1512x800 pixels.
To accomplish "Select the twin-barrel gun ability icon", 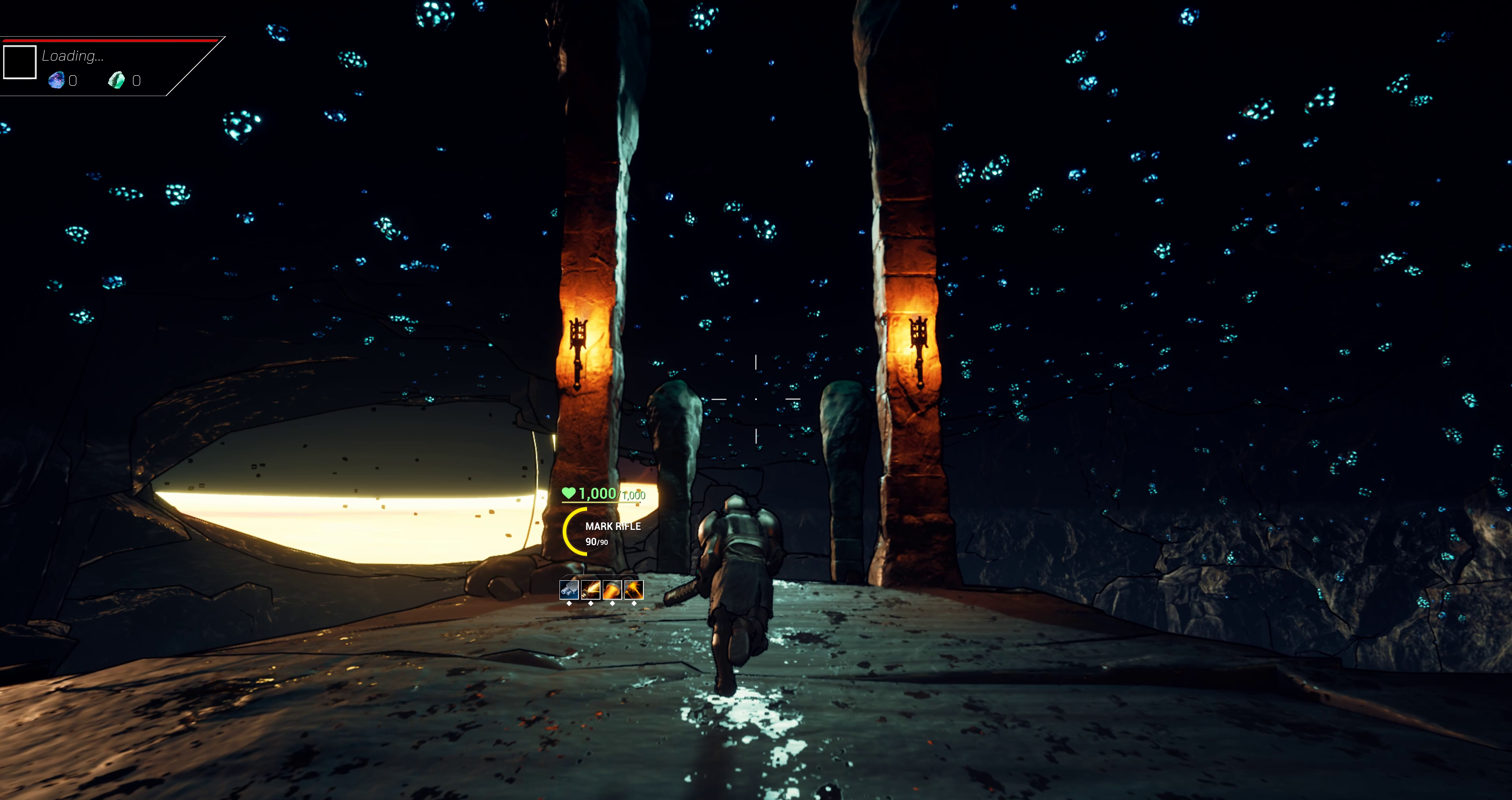I will pyautogui.click(x=569, y=589).
